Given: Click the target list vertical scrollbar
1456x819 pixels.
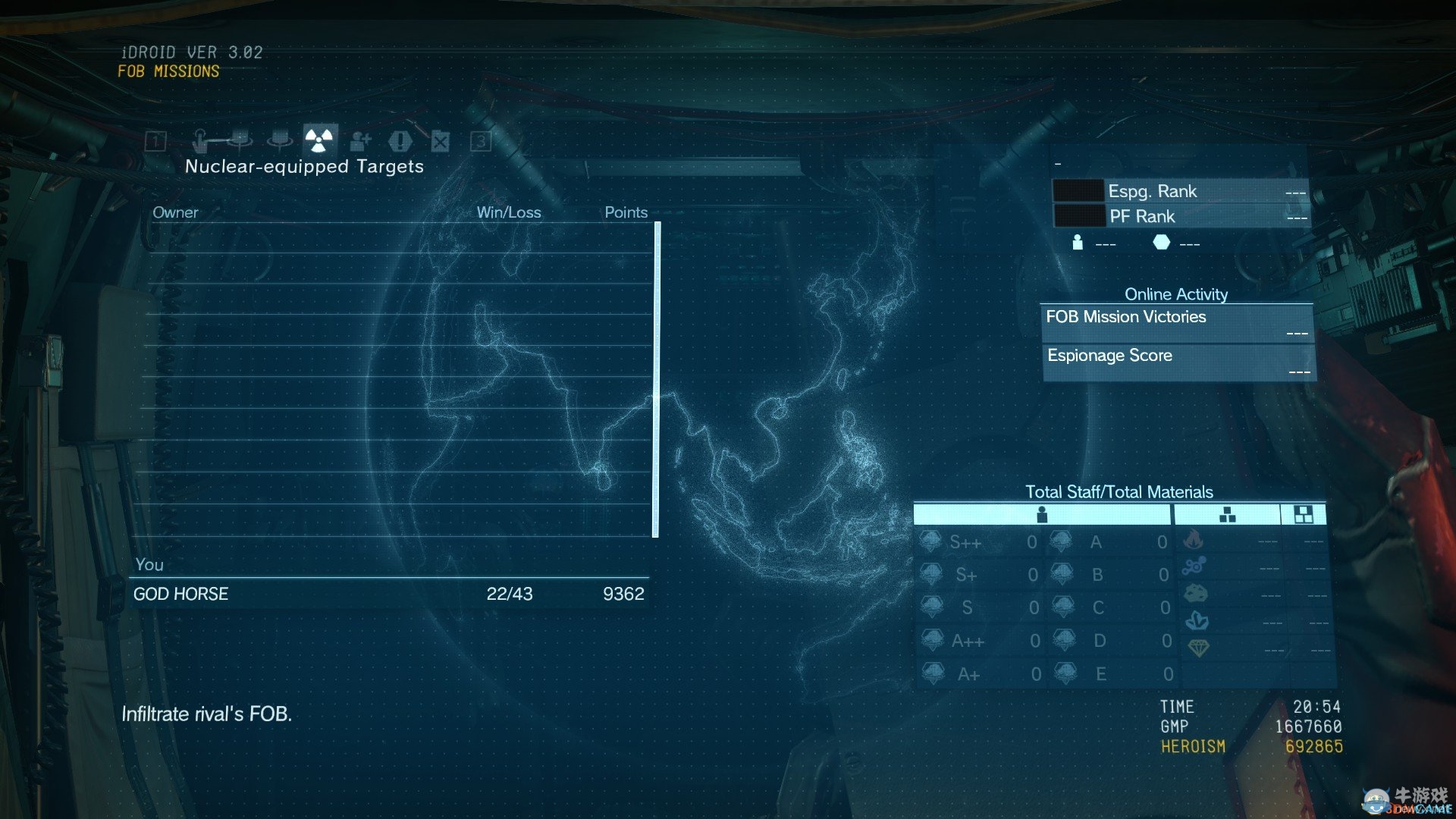Looking at the screenshot, I should pos(657,379).
